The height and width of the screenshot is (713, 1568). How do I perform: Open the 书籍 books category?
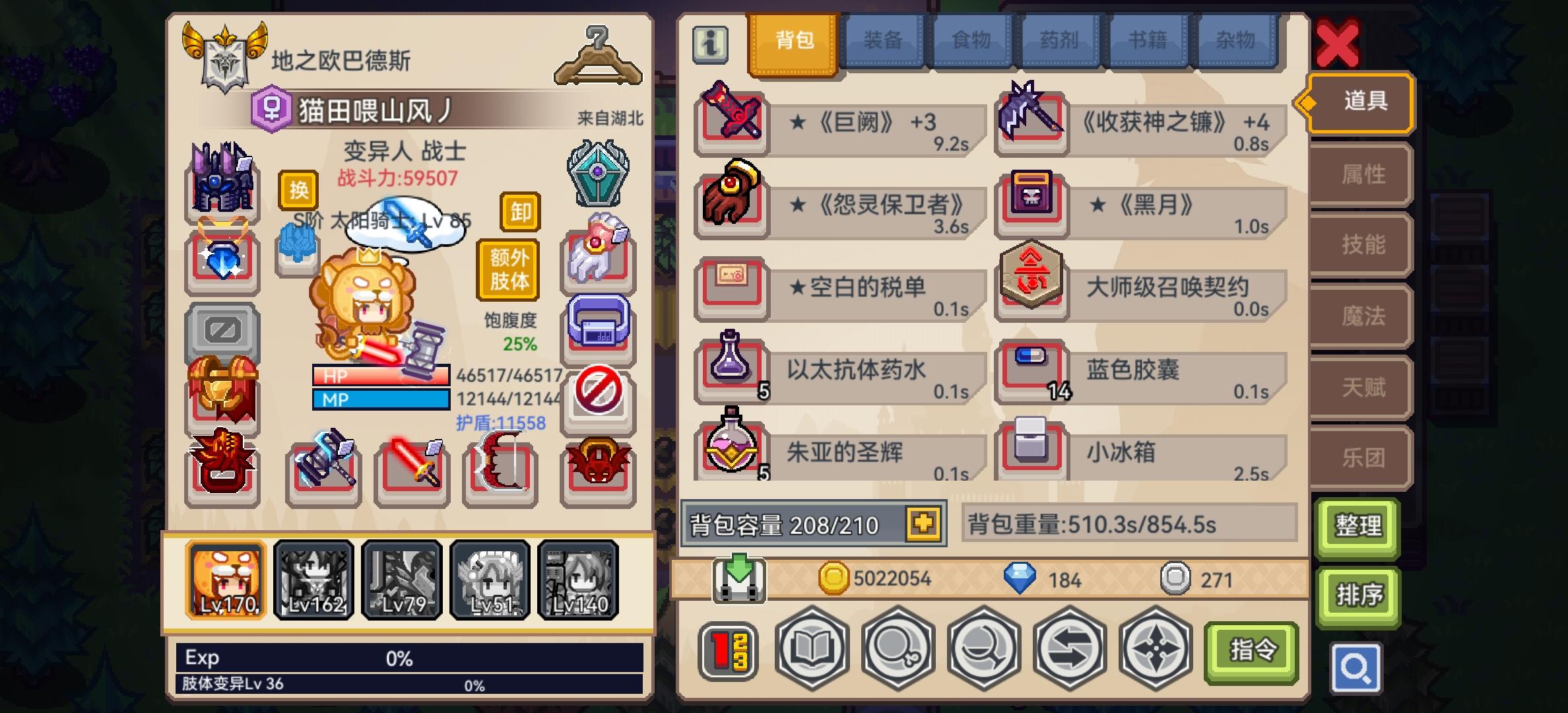[1147, 40]
